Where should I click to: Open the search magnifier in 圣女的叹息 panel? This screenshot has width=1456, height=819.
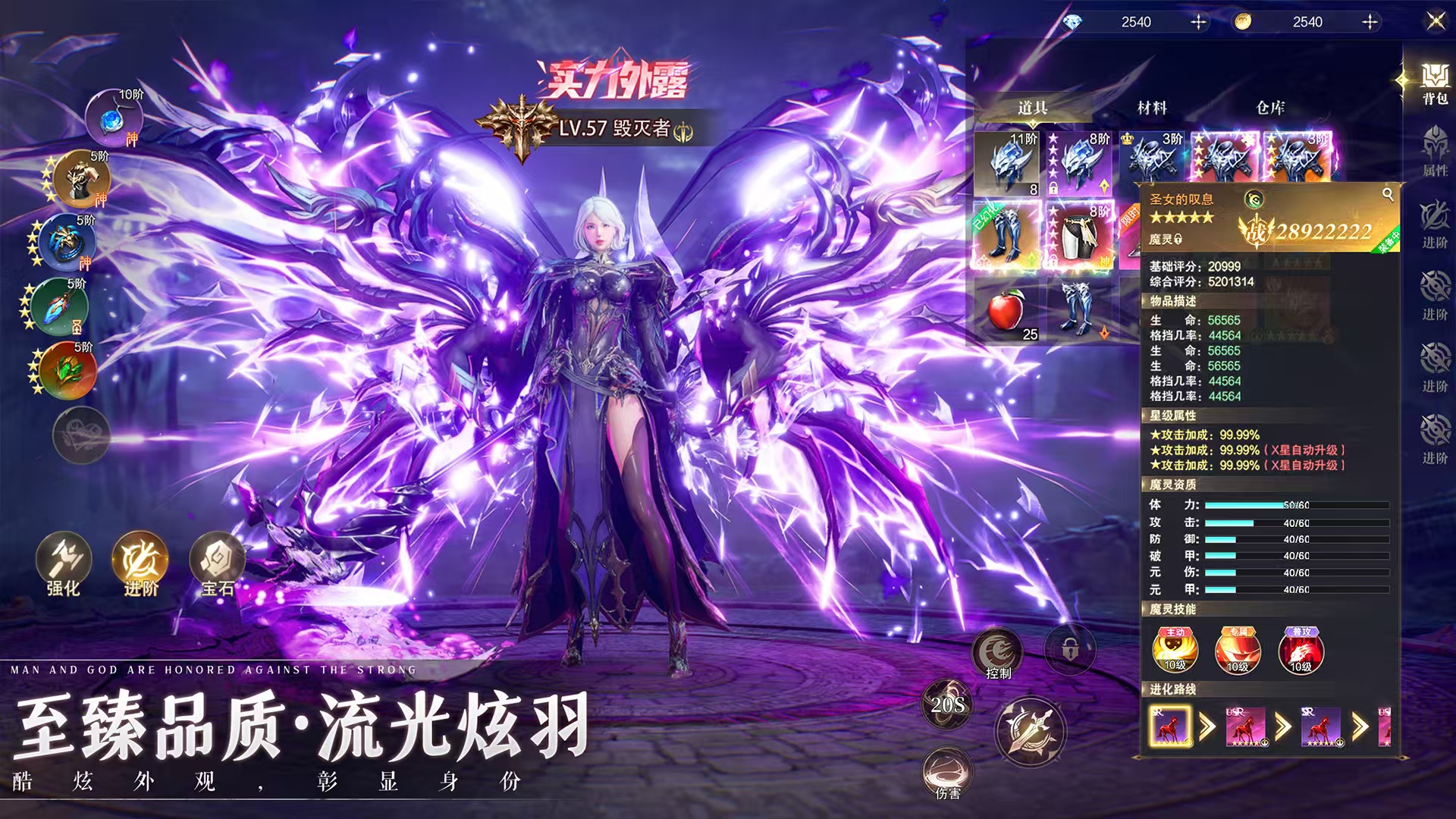pyautogui.click(x=1388, y=194)
